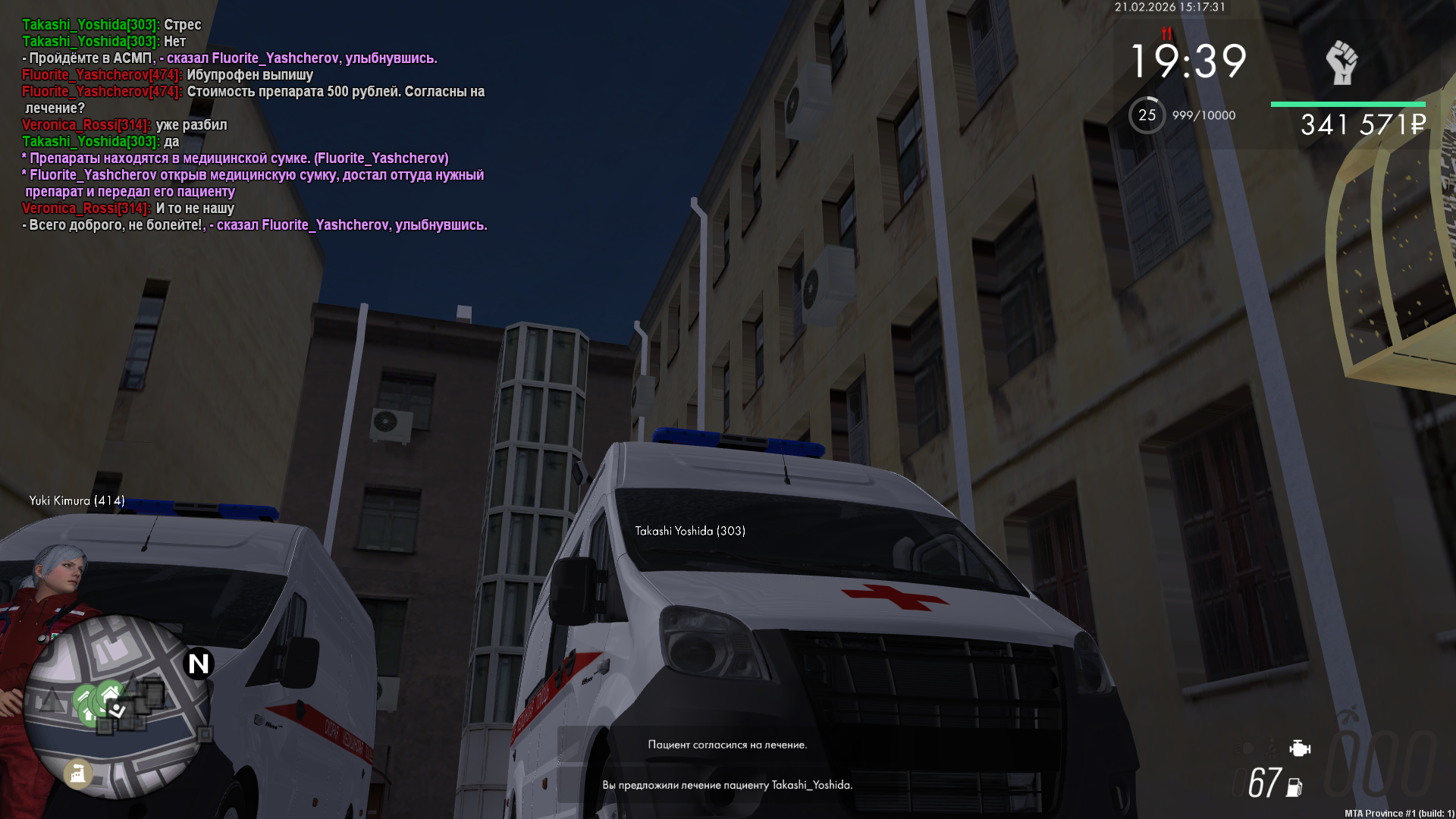Image resolution: width=1456 pixels, height=819 pixels.
Task: Click the Yuki Kimura (414) nametag
Action: point(77,500)
